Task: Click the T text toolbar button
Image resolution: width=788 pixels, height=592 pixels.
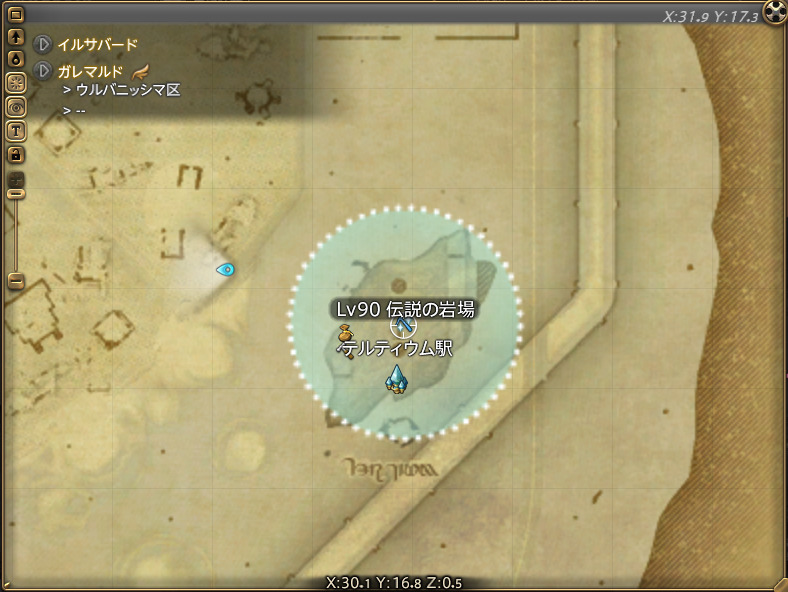Action: coord(16,130)
